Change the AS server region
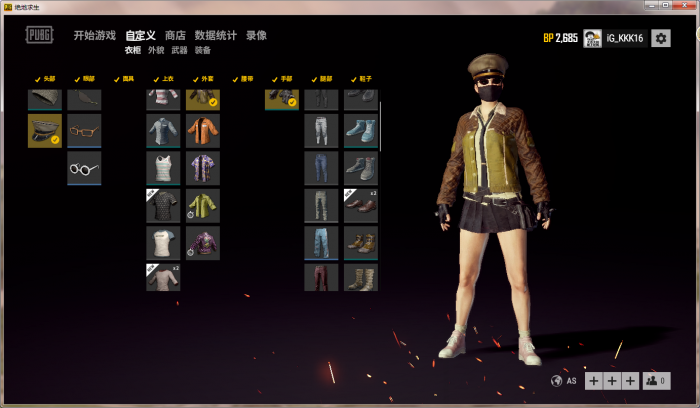700x408 pixels. pos(565,381)
